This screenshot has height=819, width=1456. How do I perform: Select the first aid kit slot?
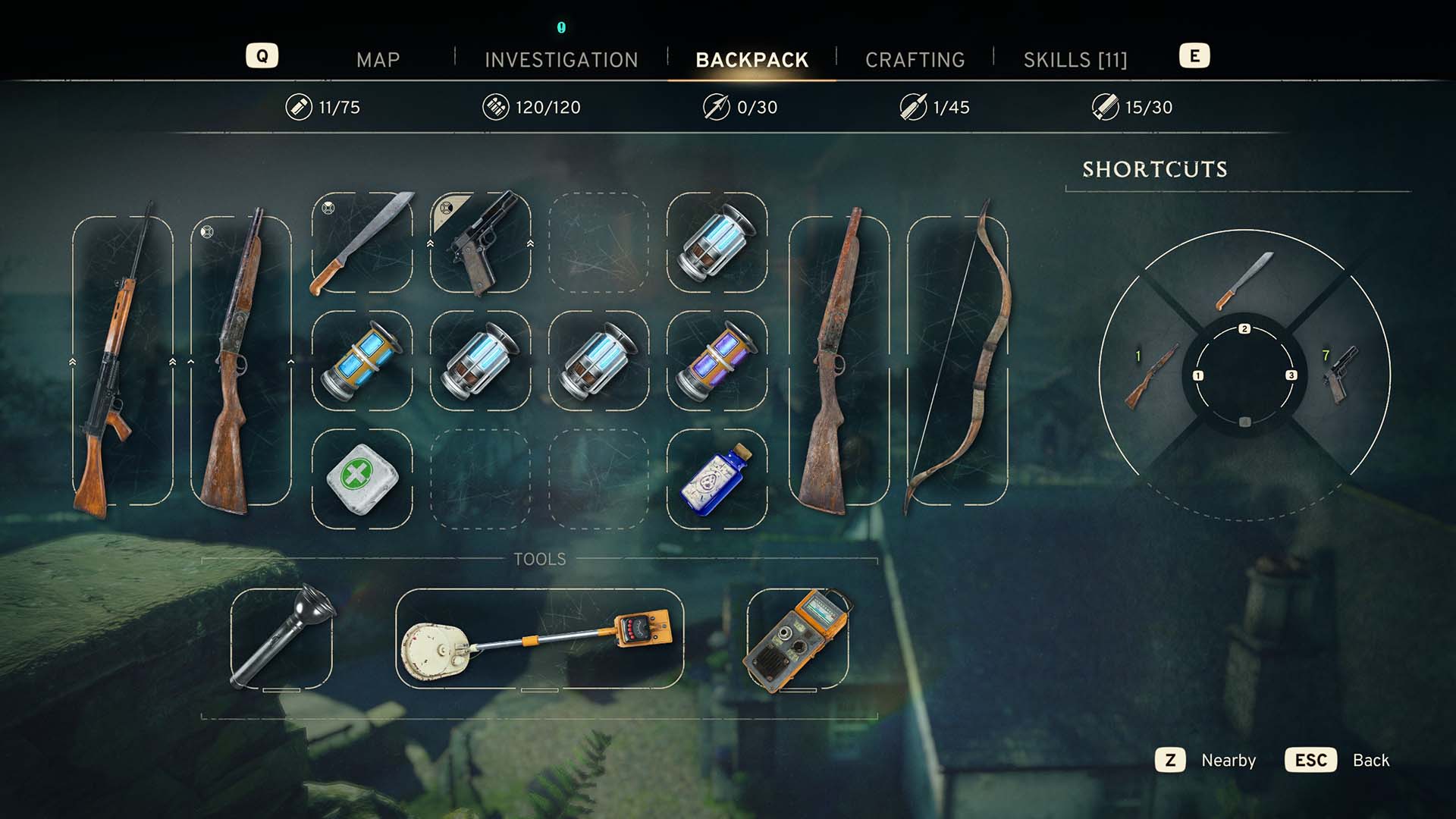362,479
